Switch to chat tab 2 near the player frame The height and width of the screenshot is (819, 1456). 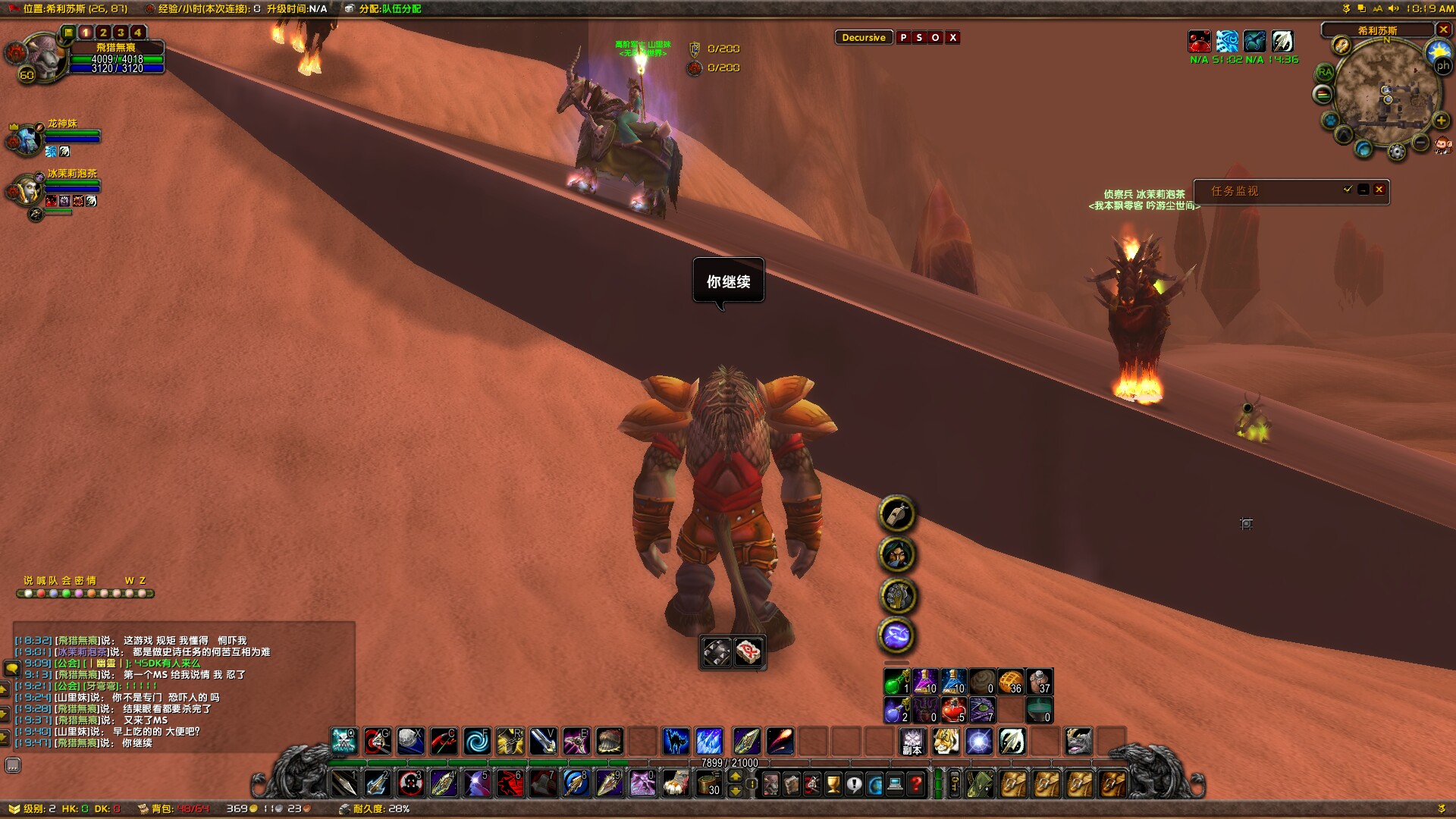[x=103, y=33]
